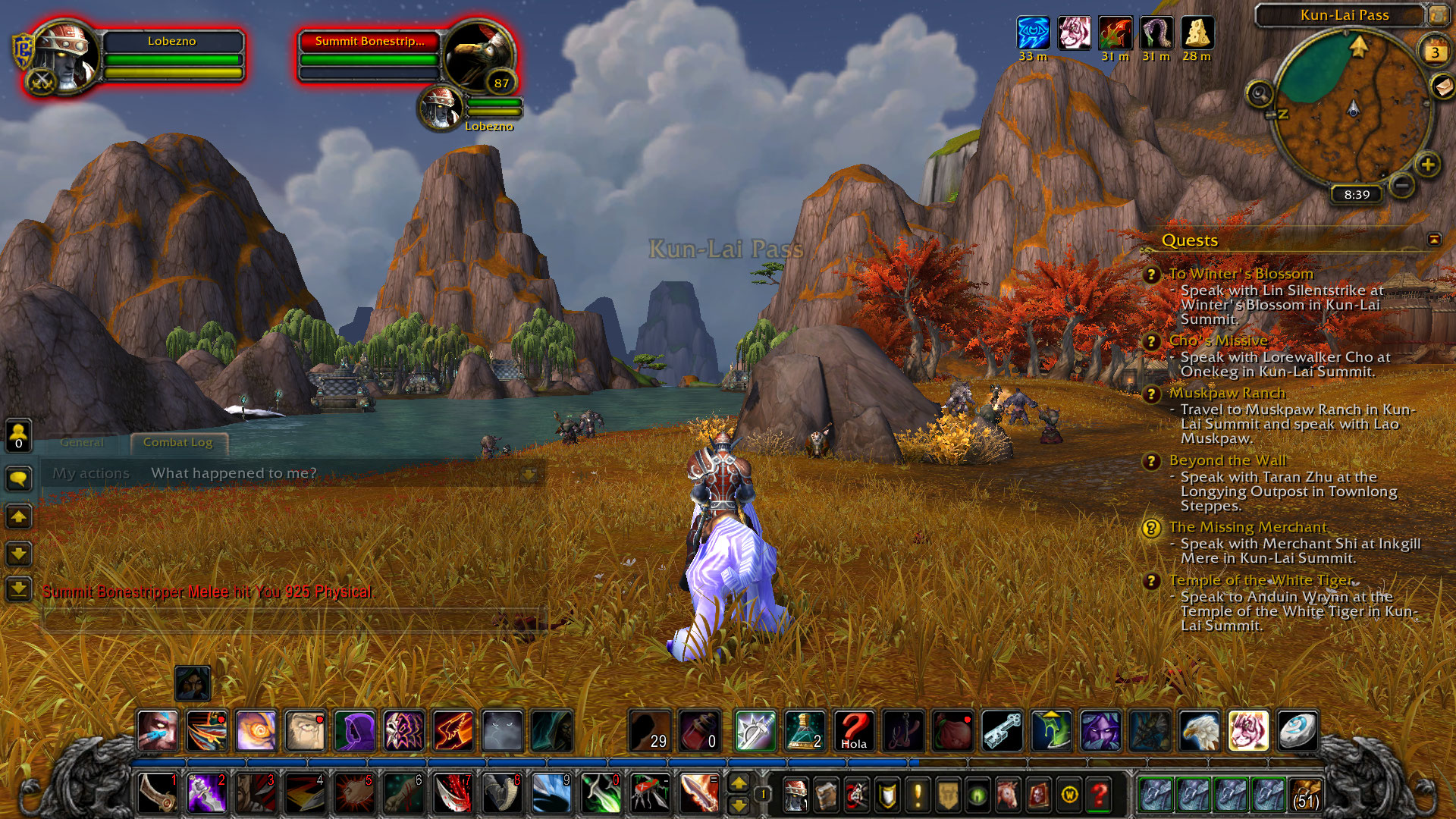The height and width of the screenshot is (819, 1456).
Task: Show the "What happened to me?" filter
Action: click(234, 473)
